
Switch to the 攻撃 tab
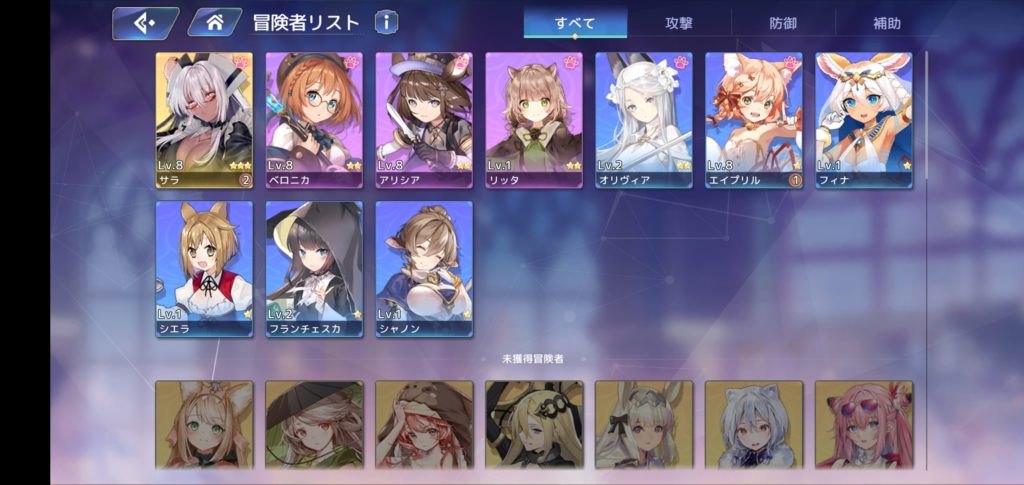click(679, 22)
